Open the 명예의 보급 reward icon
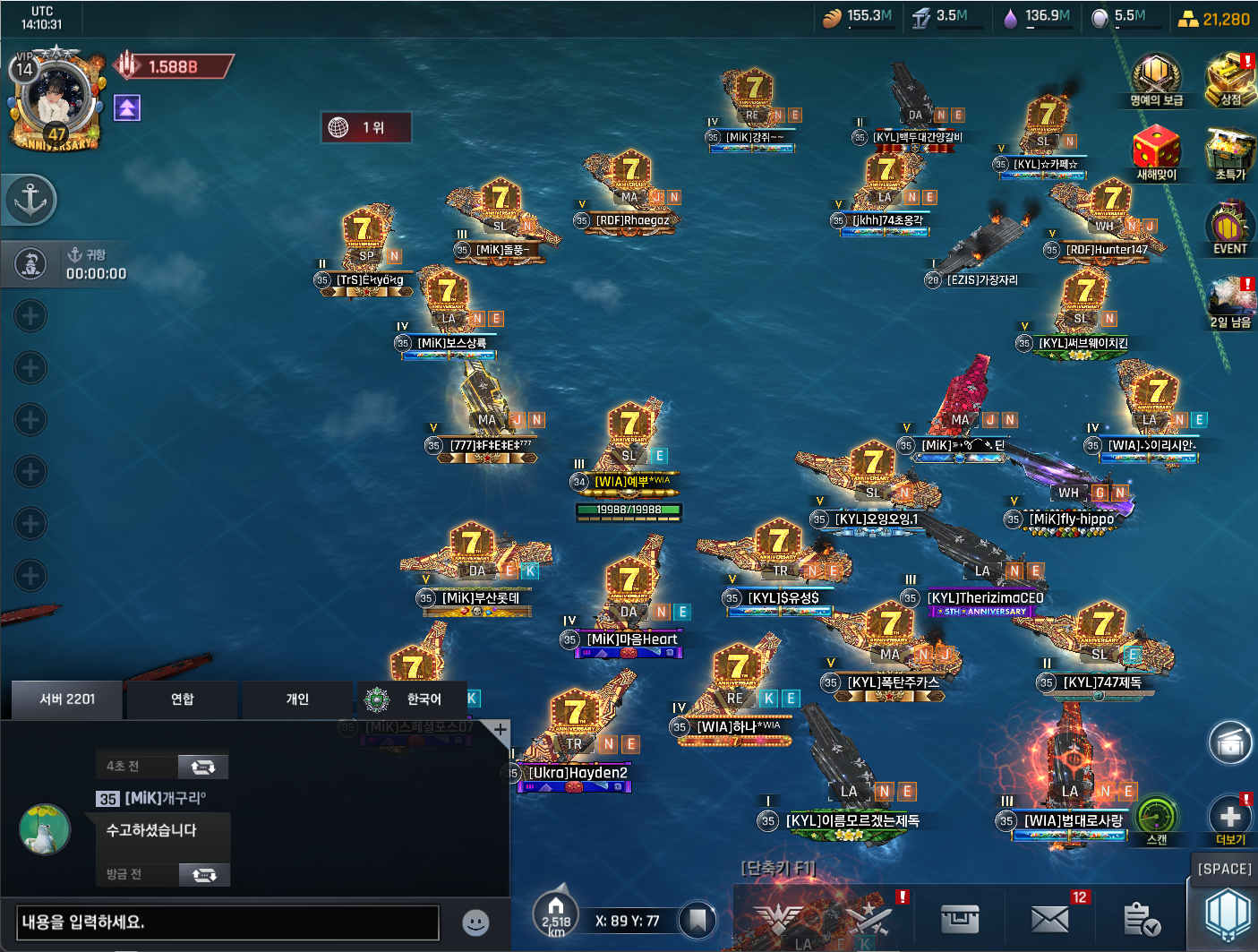 coord(1156,78)
